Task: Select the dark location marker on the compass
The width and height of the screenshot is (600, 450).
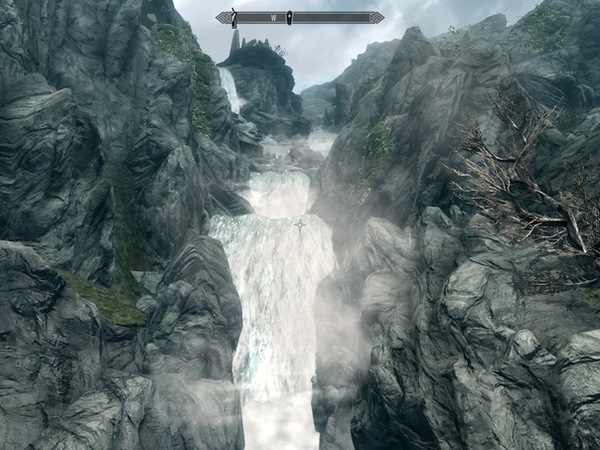Action: point(289,17)
